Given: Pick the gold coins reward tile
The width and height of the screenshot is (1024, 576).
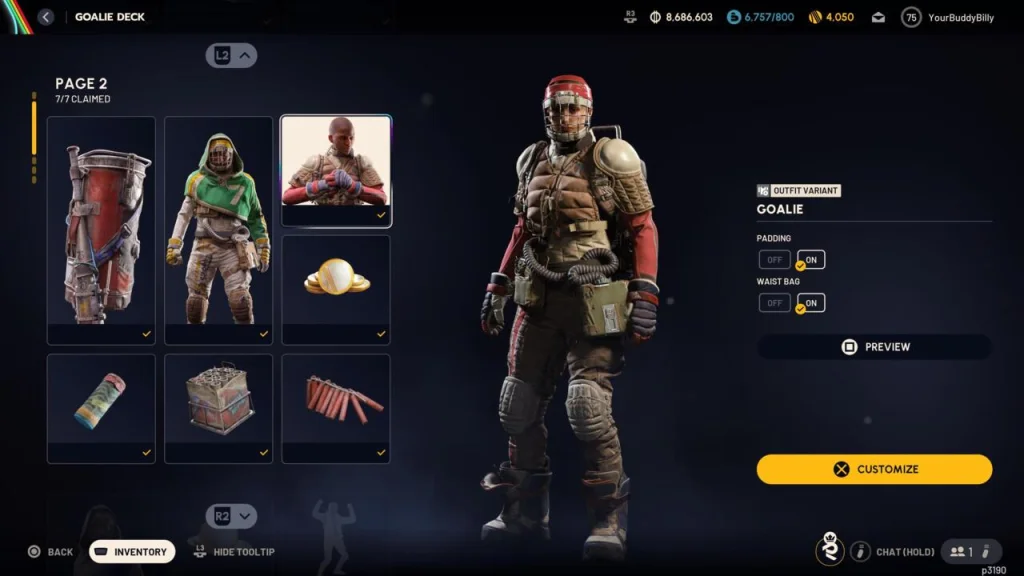Looking at the screenshot, I should click(x=336, y=289).
